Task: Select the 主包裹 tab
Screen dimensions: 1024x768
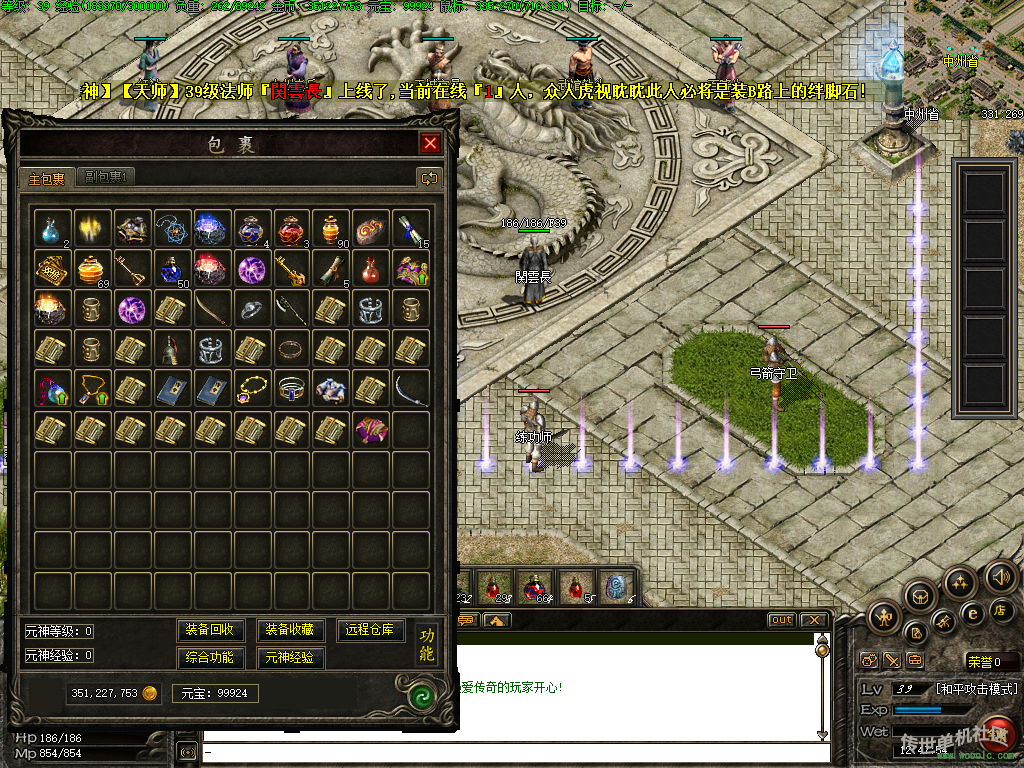Action: [46, 178]
